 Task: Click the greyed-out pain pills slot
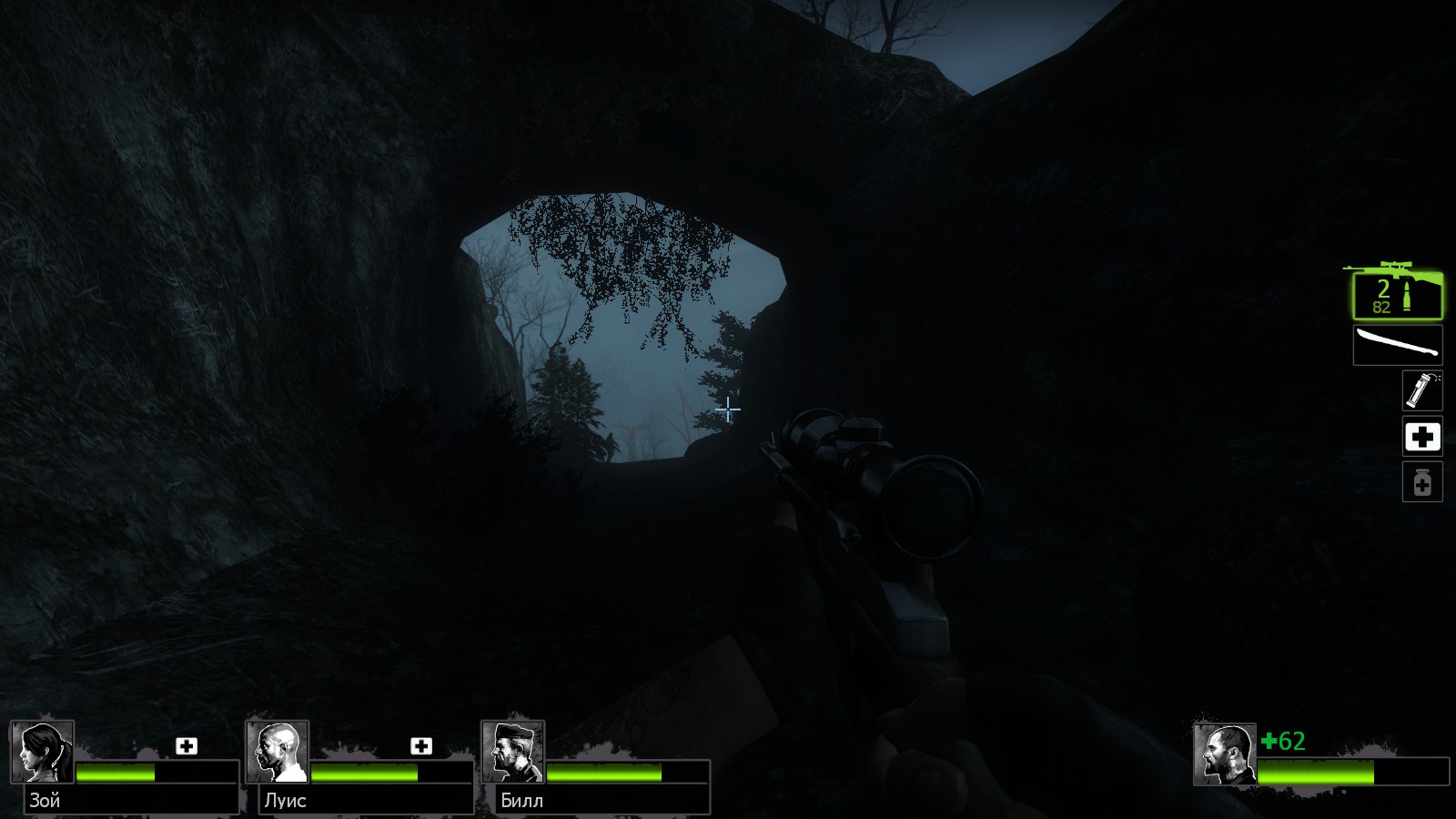pos(1421,482)
